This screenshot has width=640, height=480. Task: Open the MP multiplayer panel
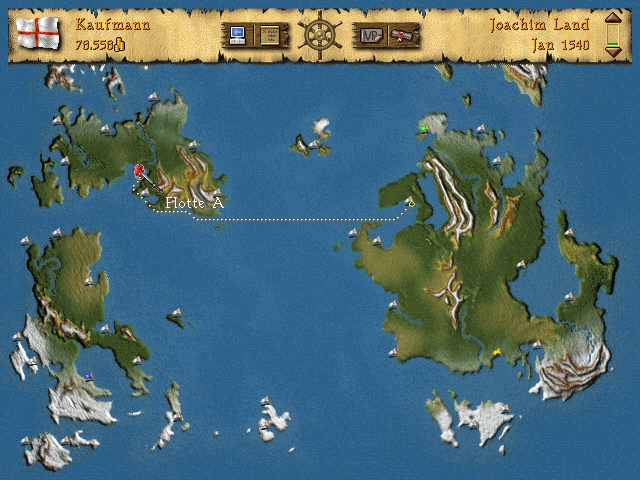371,36
